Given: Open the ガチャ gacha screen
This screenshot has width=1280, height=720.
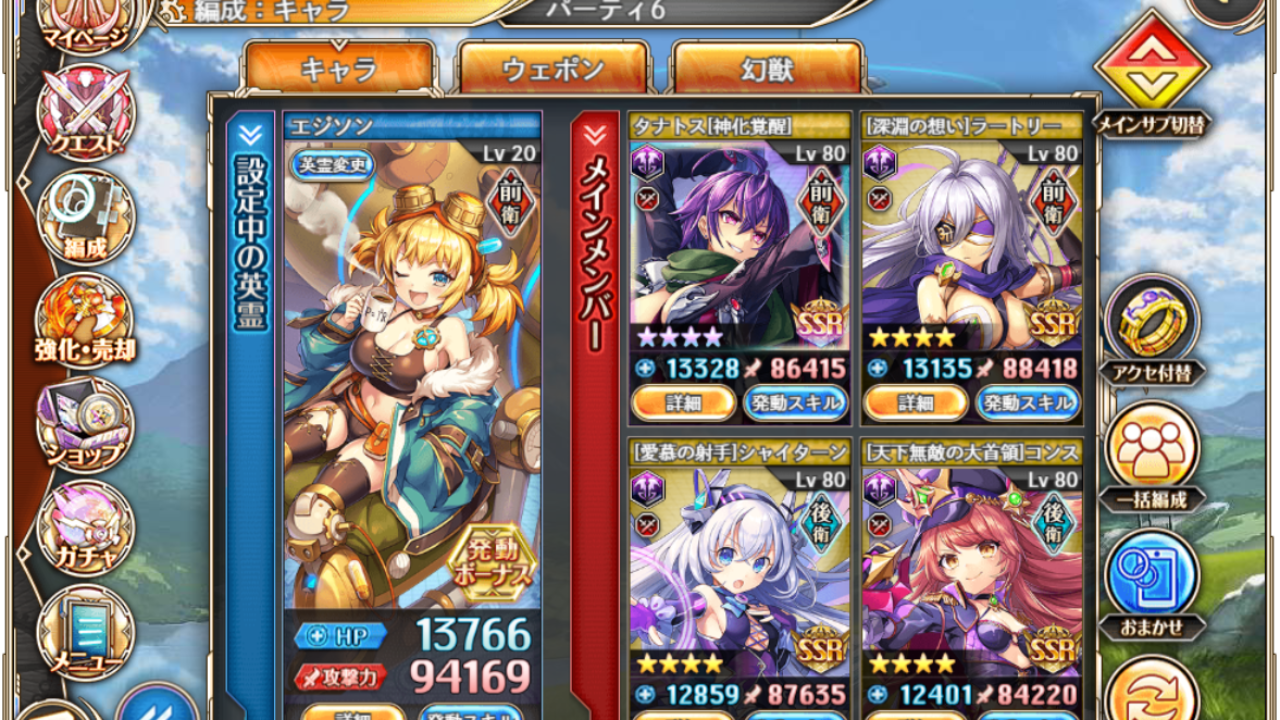Looking at the screenshot, I should point(85,532).
